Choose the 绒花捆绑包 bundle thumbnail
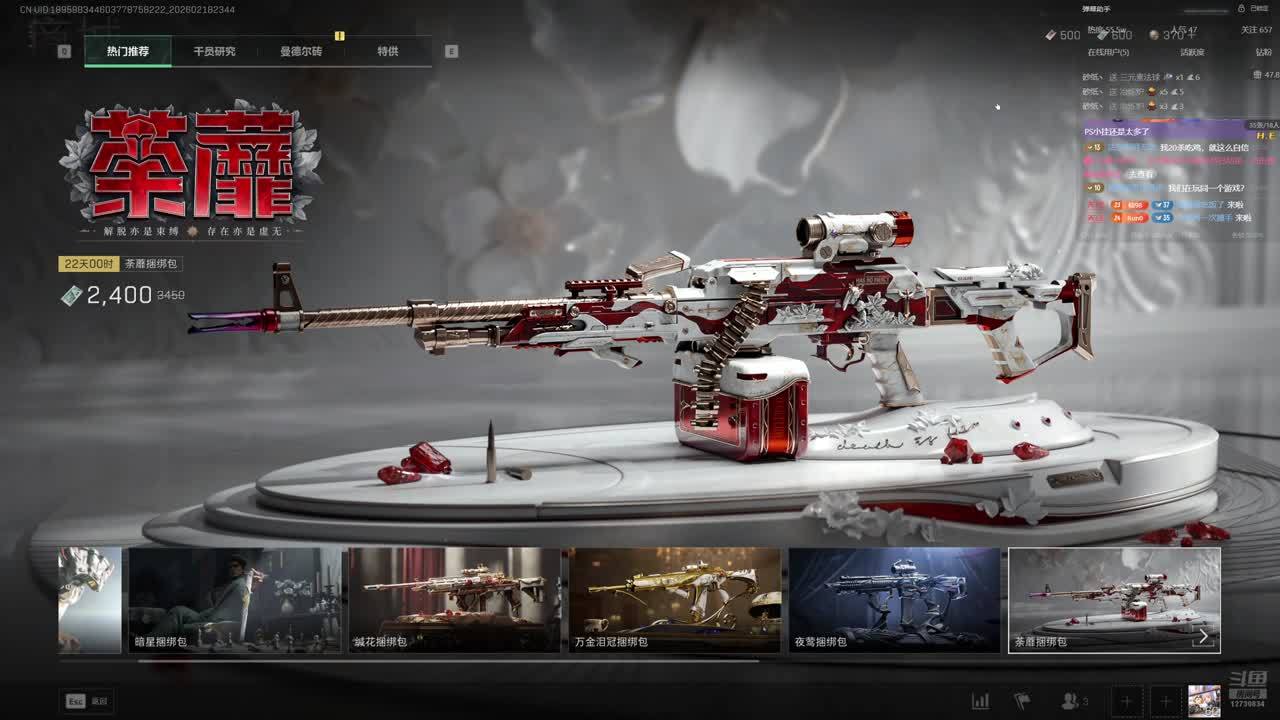The height and width of the screenshot is (720, 1280). coord(454,600)
